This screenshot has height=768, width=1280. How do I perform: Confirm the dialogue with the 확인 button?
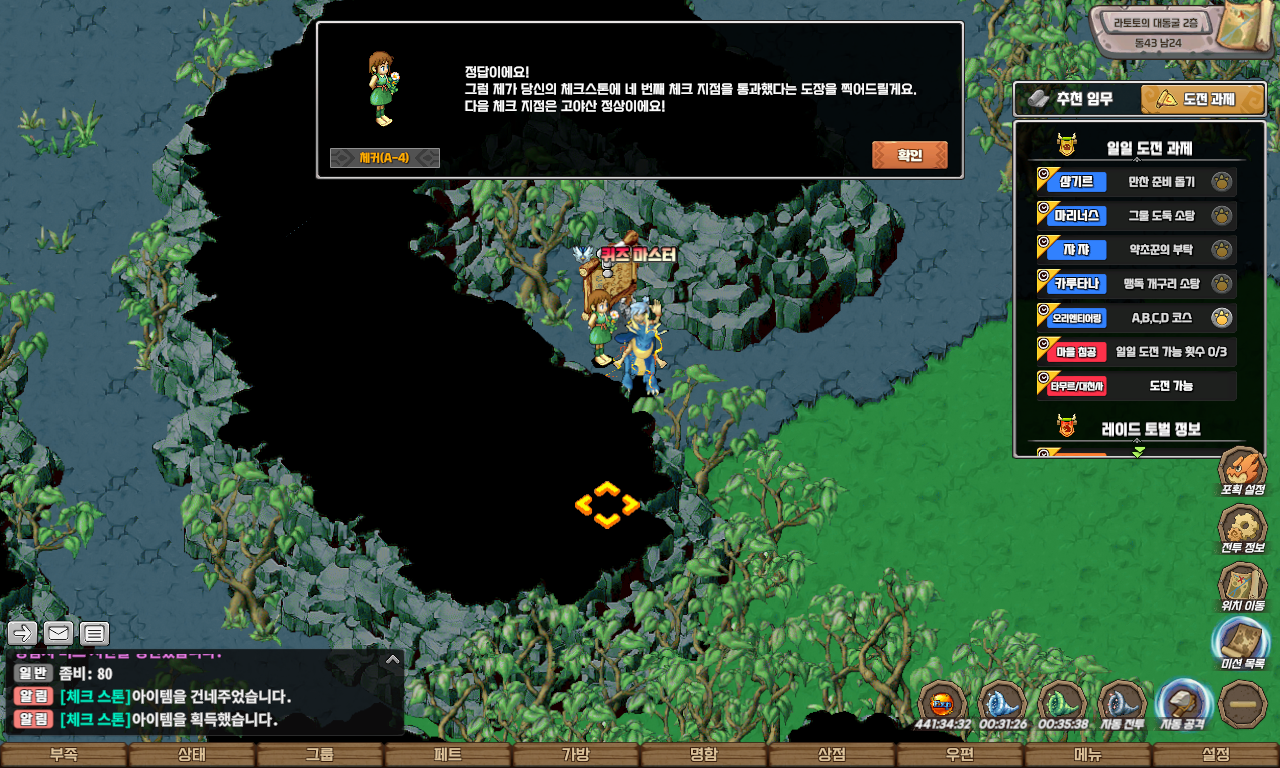pyautogui.click(x=909, y=155)
